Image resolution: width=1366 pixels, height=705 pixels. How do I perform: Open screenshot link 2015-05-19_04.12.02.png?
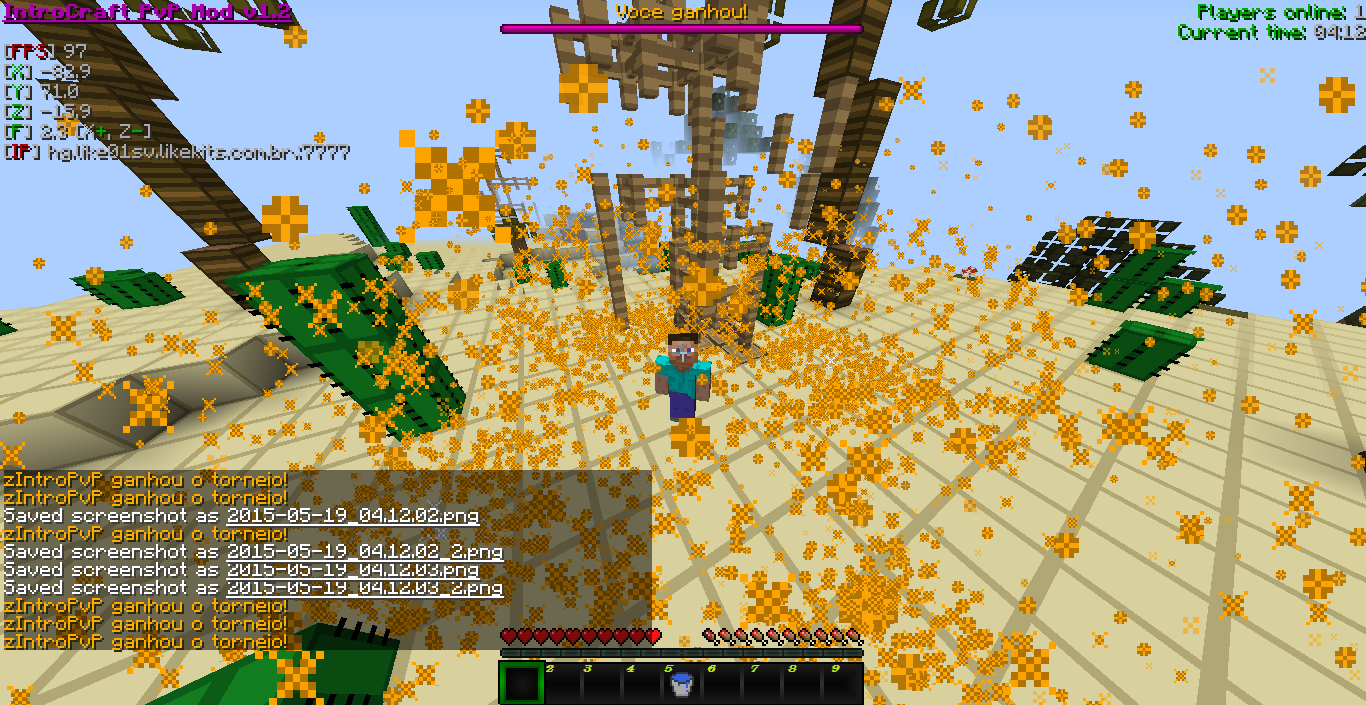point(352,517)
